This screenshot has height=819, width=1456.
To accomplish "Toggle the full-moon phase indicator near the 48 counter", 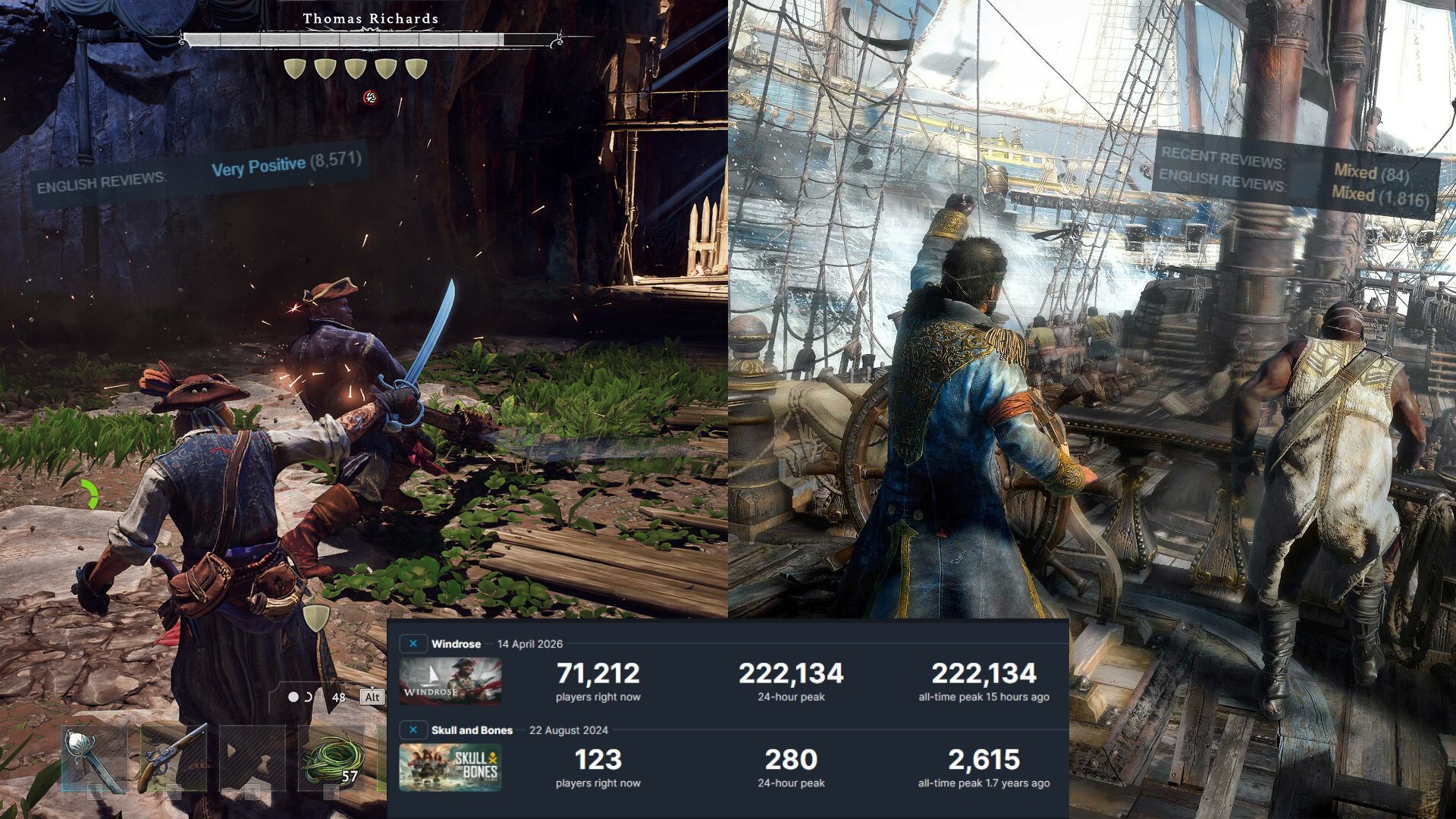I will click(x=293, y=695).
